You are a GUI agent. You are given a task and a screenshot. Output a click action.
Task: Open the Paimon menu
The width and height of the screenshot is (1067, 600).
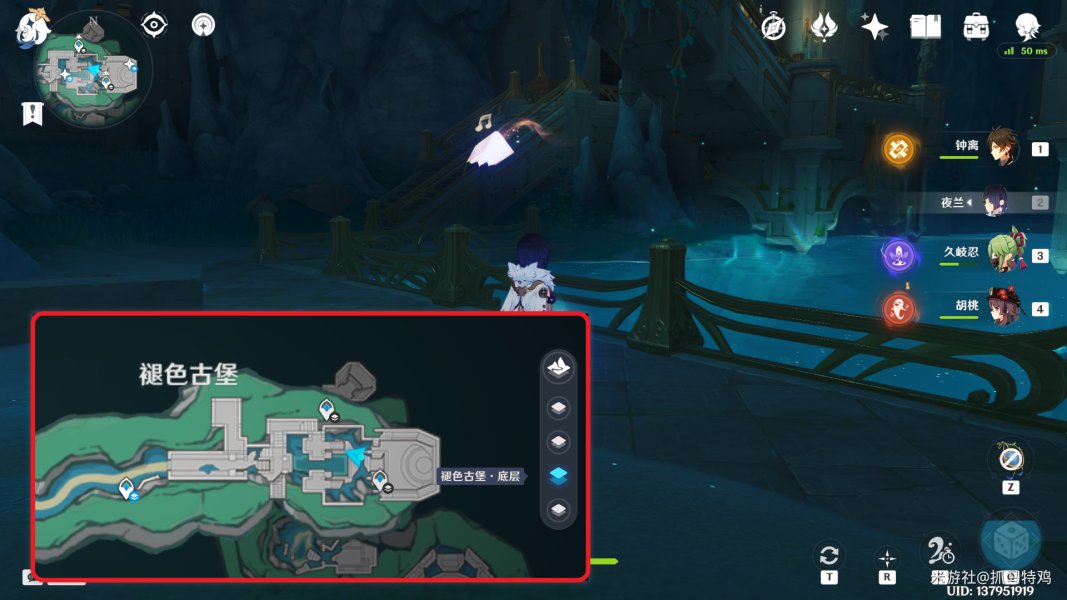31,28
